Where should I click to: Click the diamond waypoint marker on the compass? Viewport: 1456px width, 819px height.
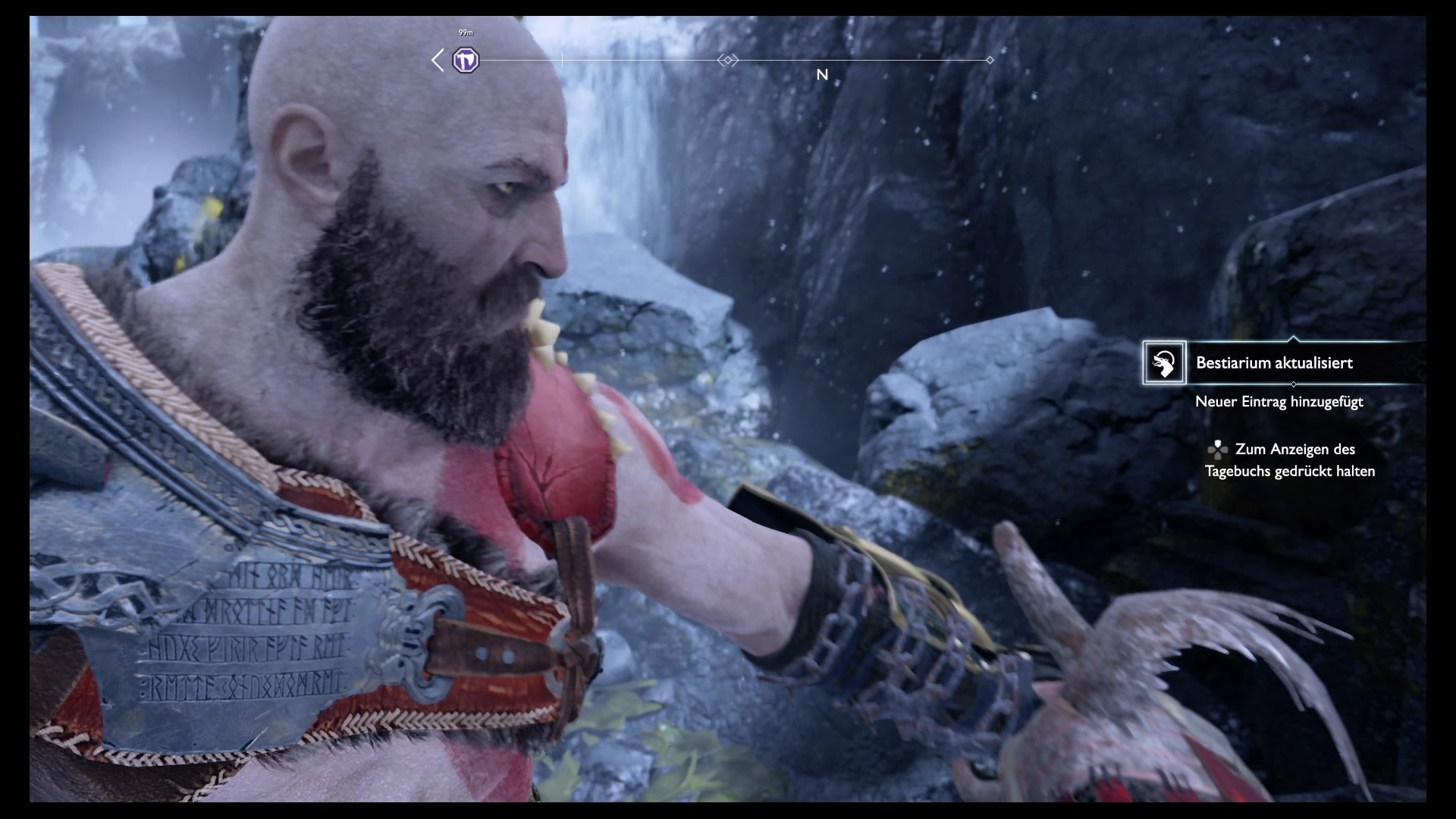pyautogui.click(x=991, y=59)
